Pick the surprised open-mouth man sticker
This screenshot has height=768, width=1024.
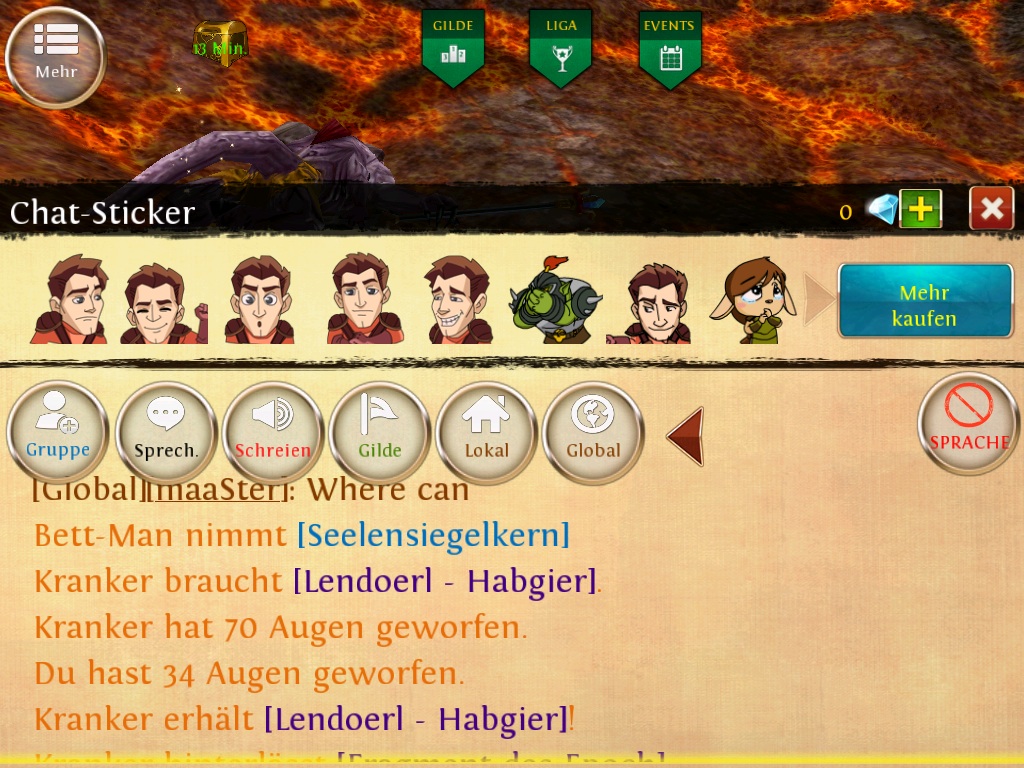coord(259,300)
